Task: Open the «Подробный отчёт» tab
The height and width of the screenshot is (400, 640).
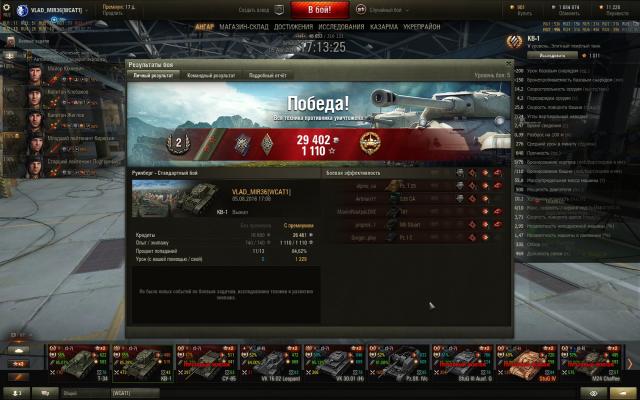Action: 267,75
